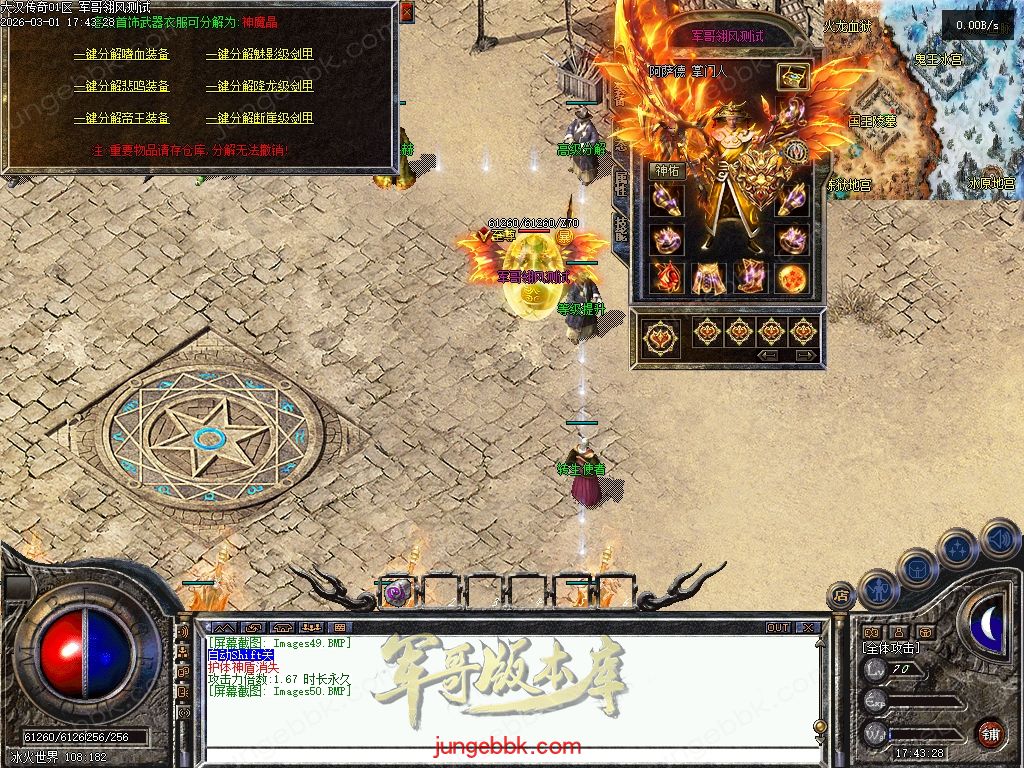
Task: Use the purple item in the hotbar slot
Action: 397,592
